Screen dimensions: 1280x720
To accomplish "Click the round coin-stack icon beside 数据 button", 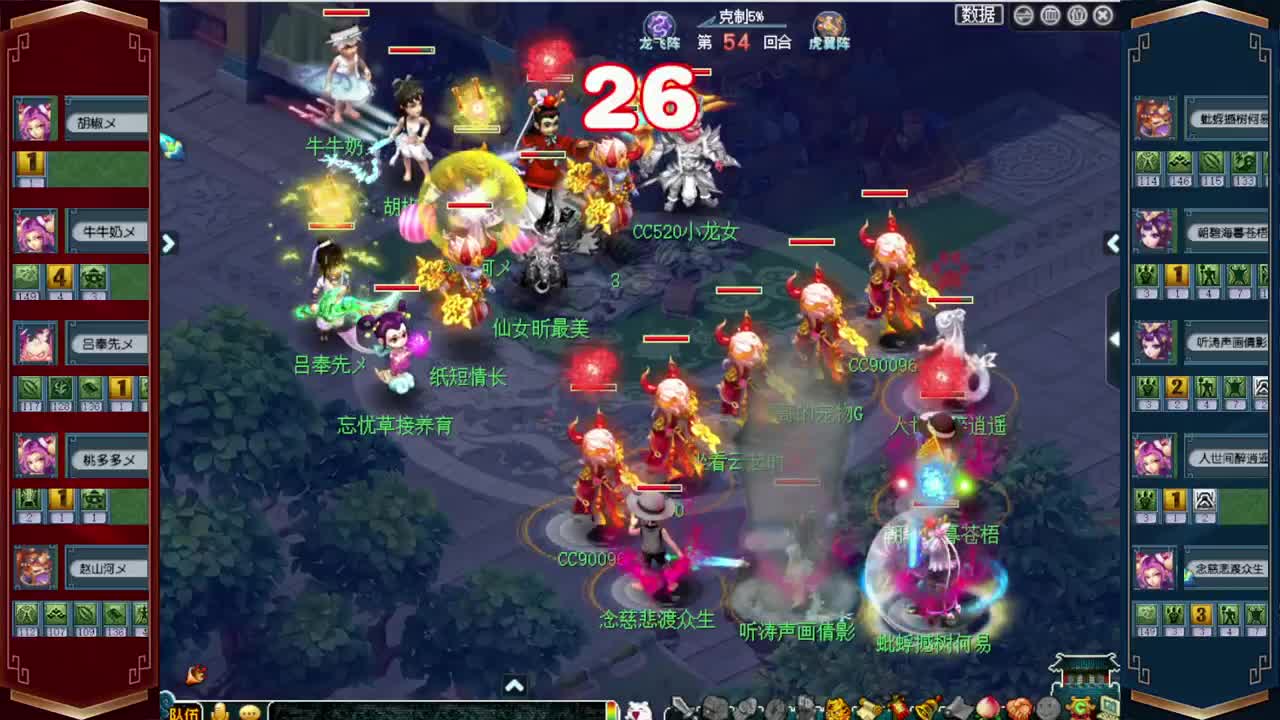I will (1050, 15).
